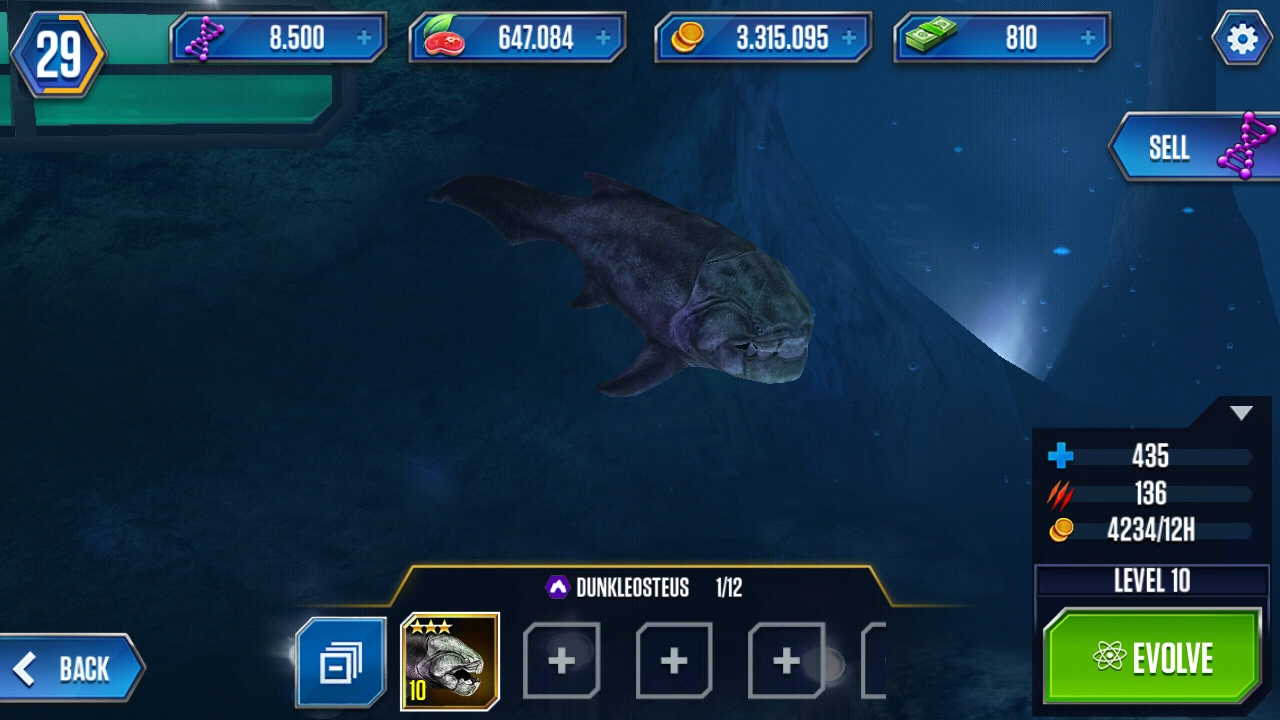This screenshot has height=720, width=1280.
Task: Open the DNA resource panel icon
Action: point(204,36)
